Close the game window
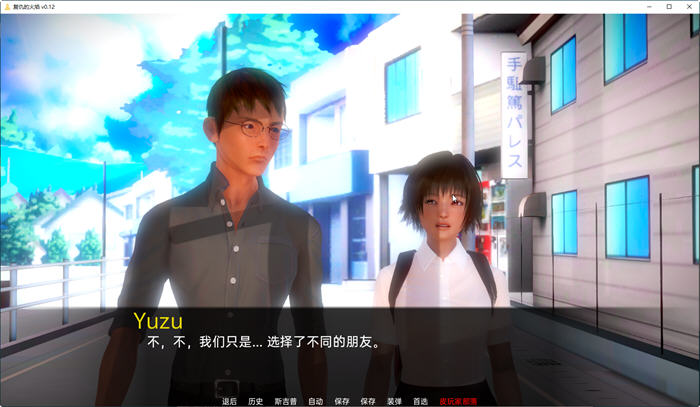The height and width of the screenshot is (407, 700). click(688, 6)
